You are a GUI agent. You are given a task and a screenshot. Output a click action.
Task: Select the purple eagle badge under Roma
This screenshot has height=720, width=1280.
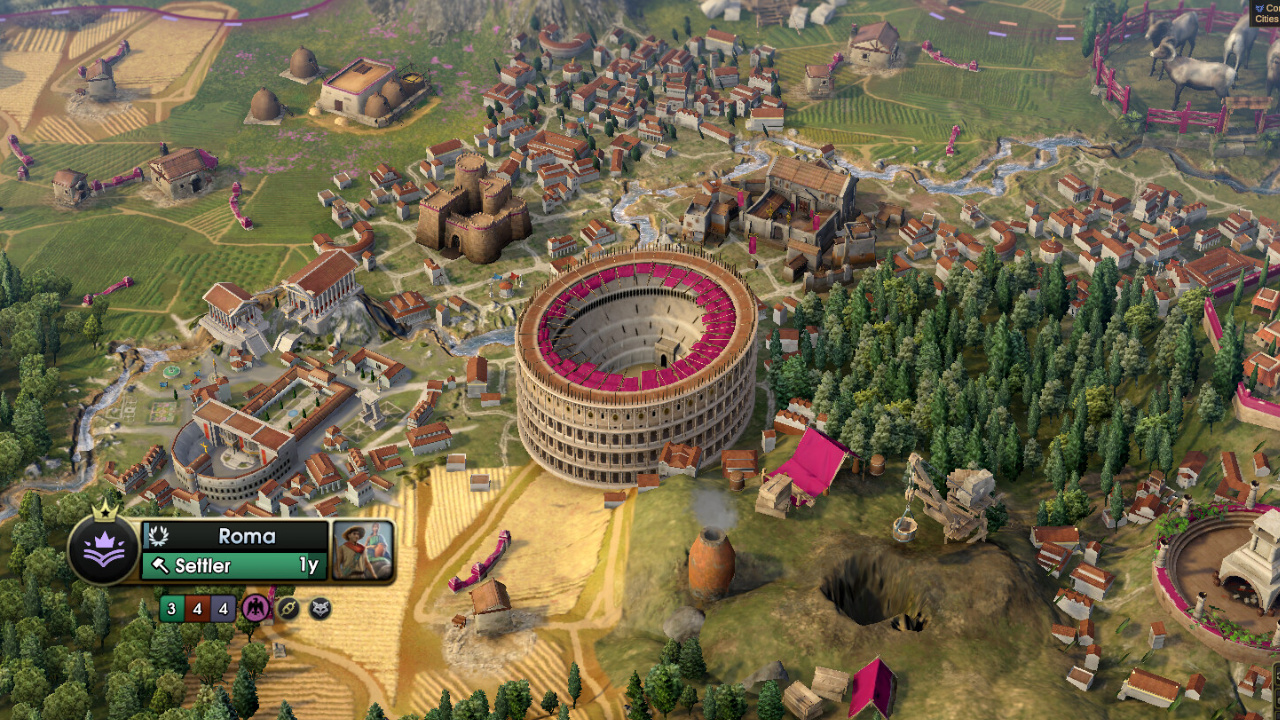click(255, 608)
